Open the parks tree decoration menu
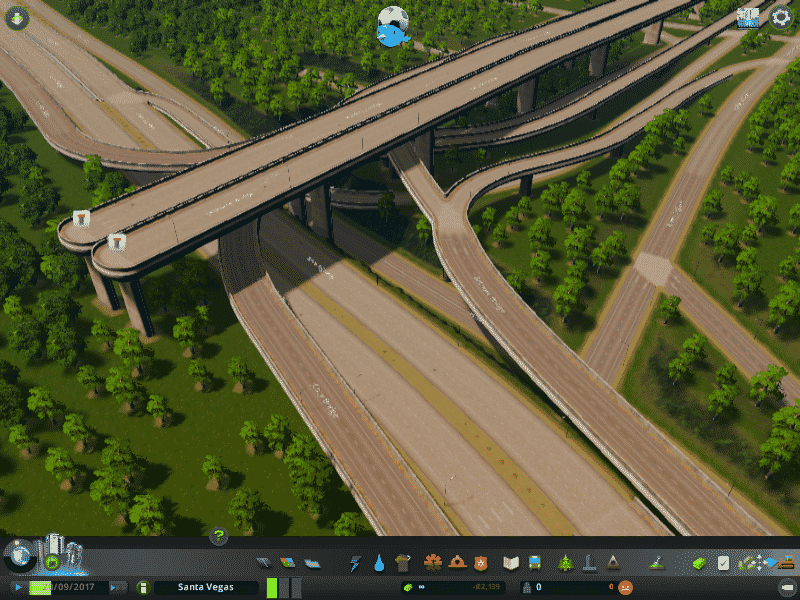The height and width of the screenshot is (600, 800). click(x=566, y=563)
